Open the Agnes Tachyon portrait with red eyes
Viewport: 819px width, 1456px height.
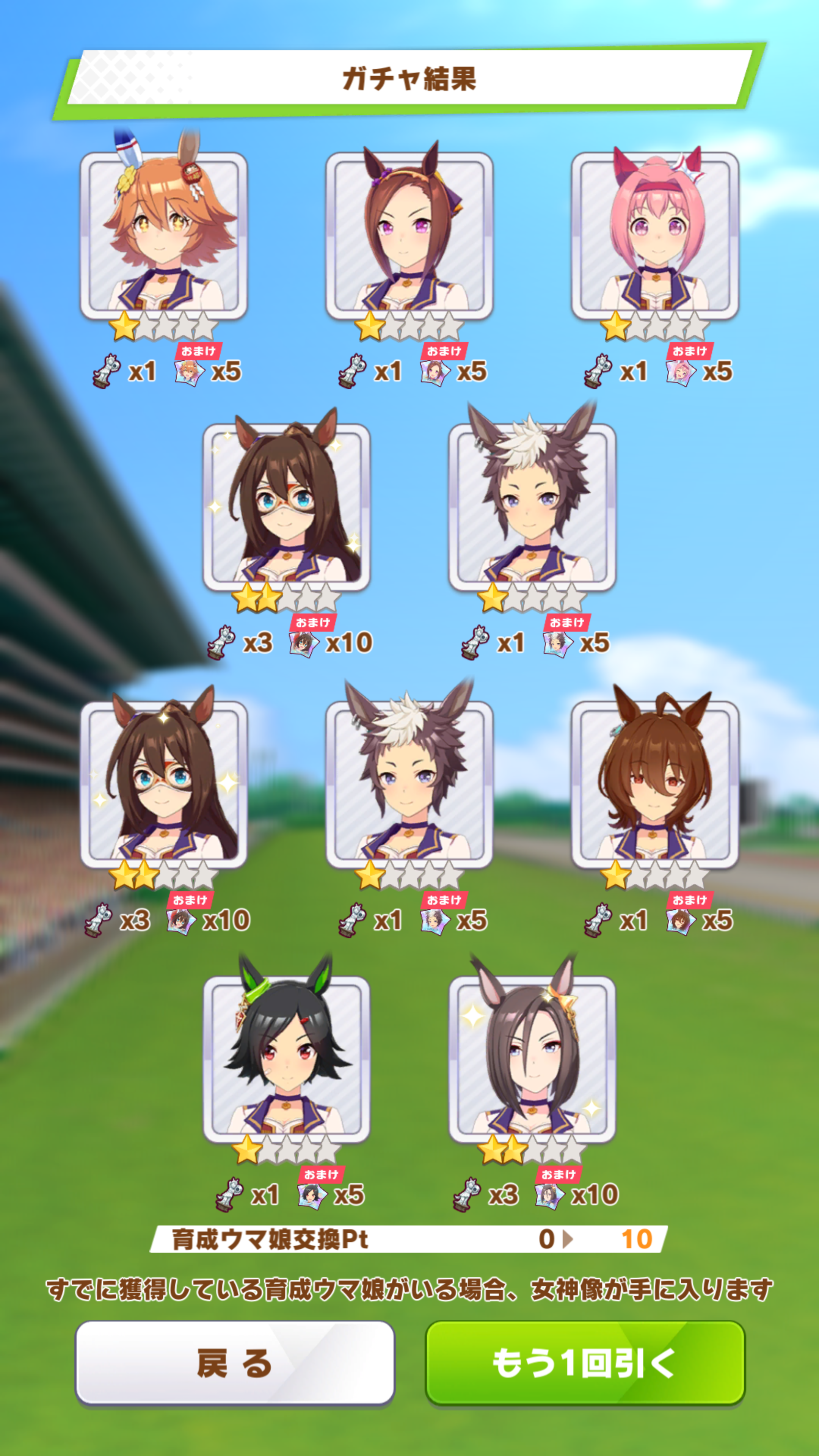[x=654, y=784]
